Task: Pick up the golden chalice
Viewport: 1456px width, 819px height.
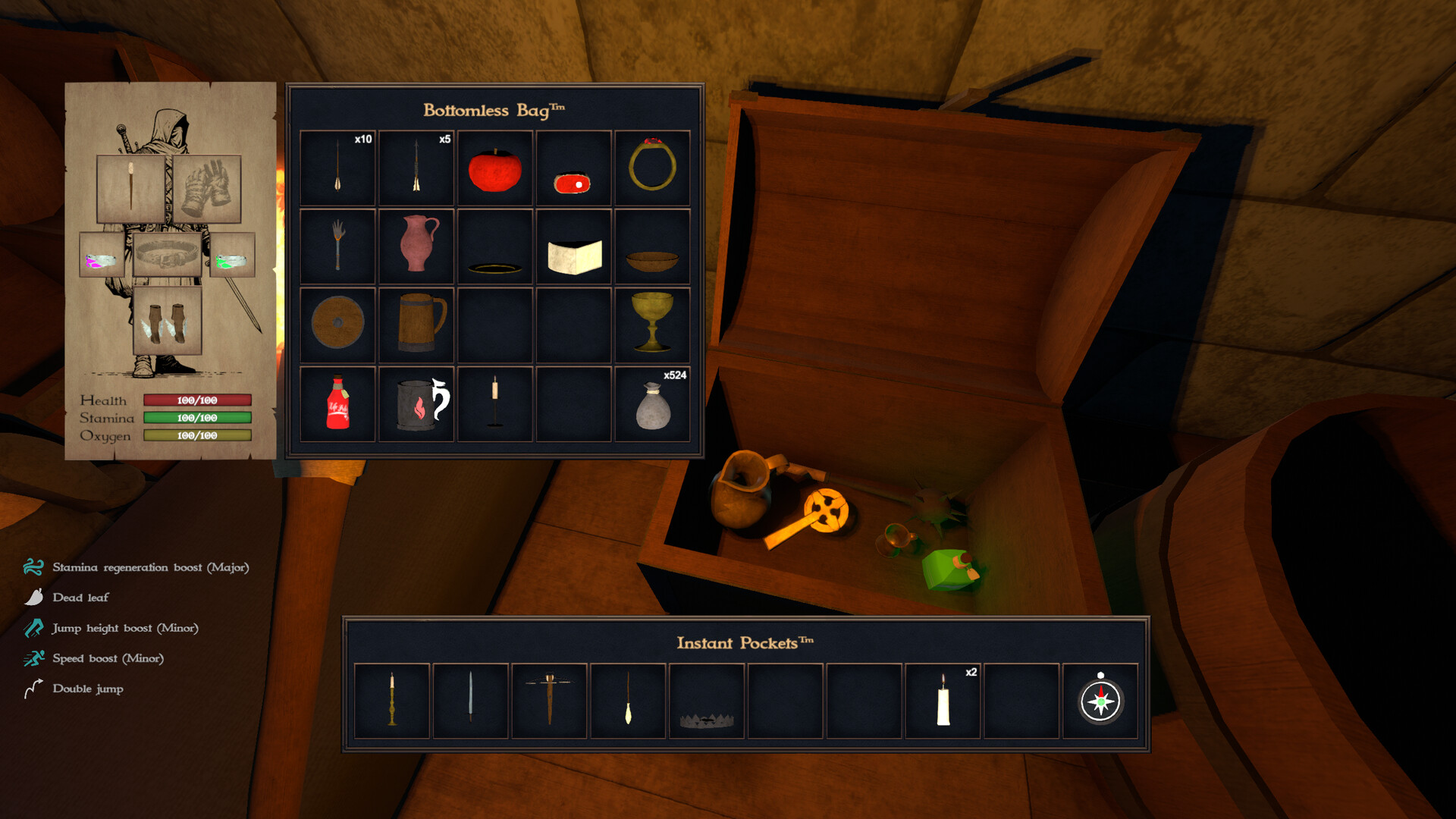Action: point(652,322)
